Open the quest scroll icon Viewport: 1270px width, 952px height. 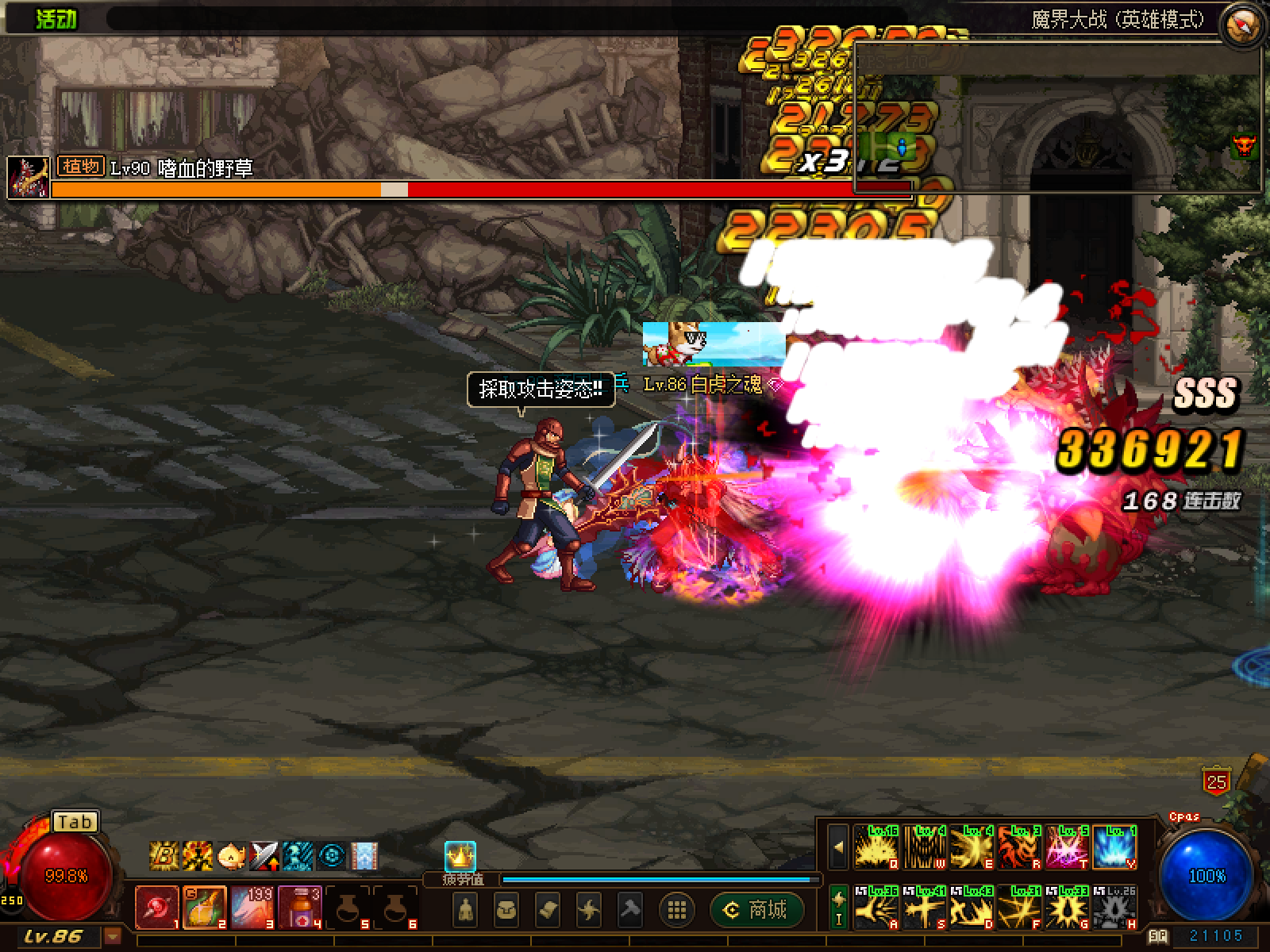[x=548, y=910]
